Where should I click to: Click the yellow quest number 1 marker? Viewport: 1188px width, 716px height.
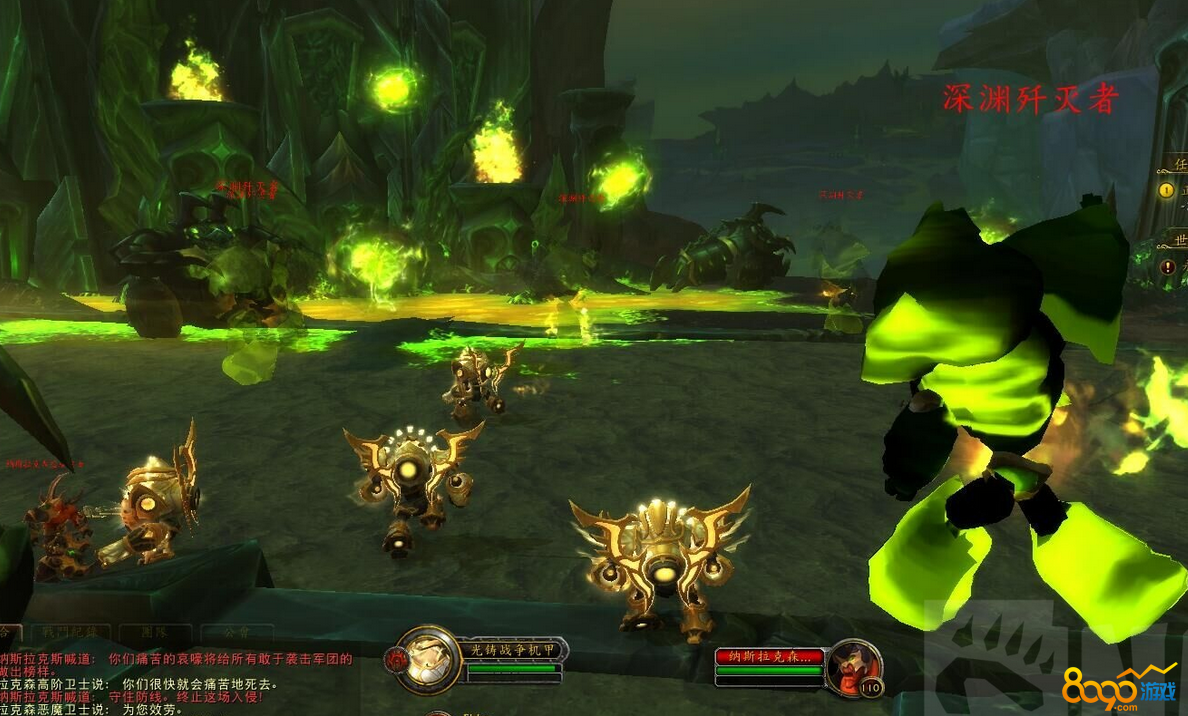click(x=1166, y=190)
